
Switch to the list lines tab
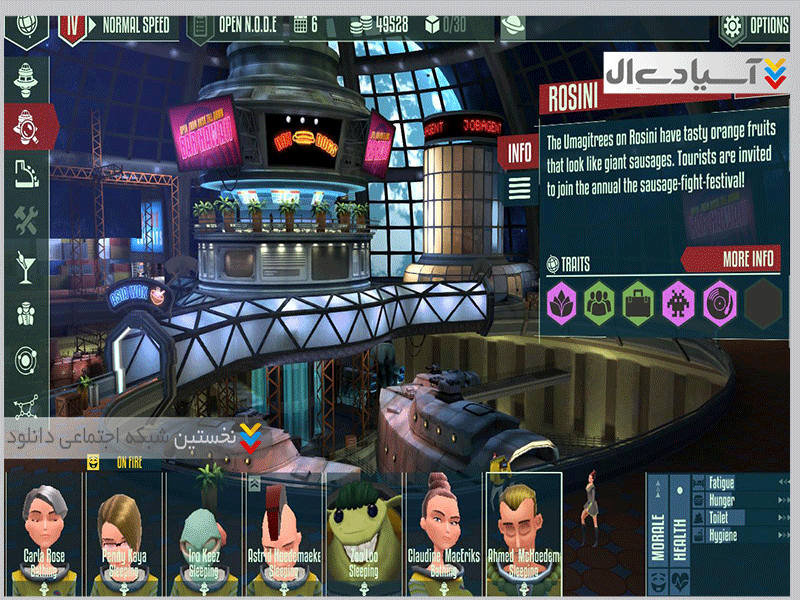click(x=520, y=187)
